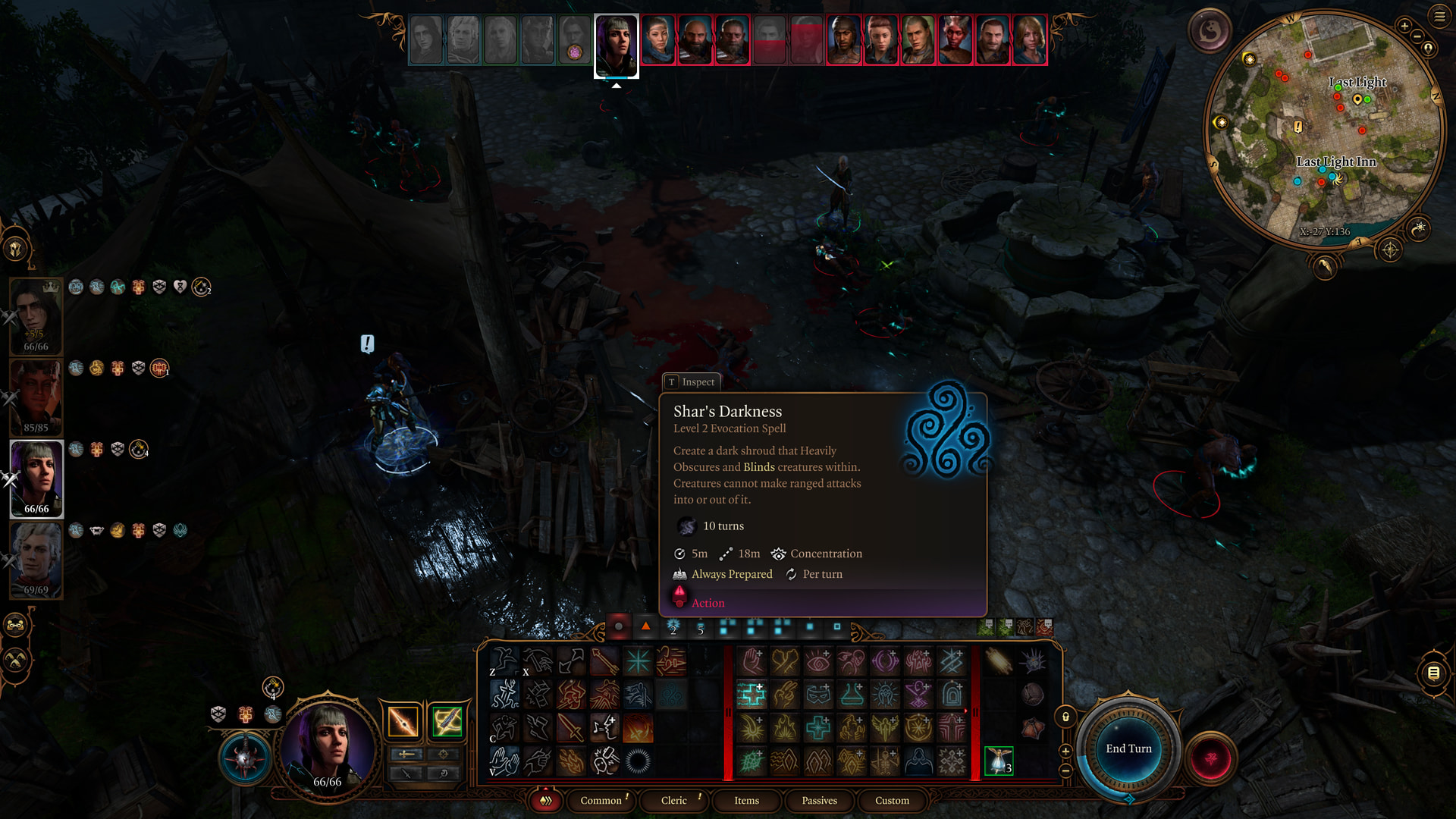Viewport: 1456px width, 819px height.
Task: Select the 69/69 party member portrait
Action: click(36, 560)
